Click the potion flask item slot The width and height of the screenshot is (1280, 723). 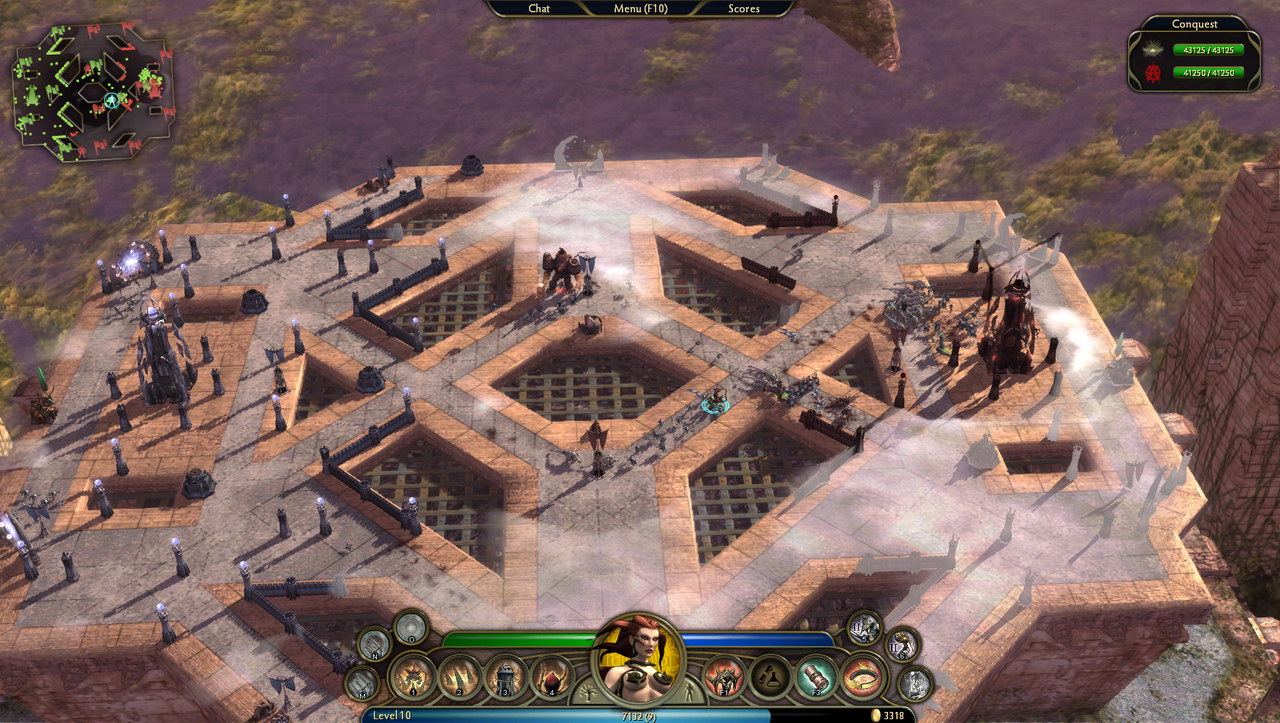pyautogui.click(x=771, y=676)
